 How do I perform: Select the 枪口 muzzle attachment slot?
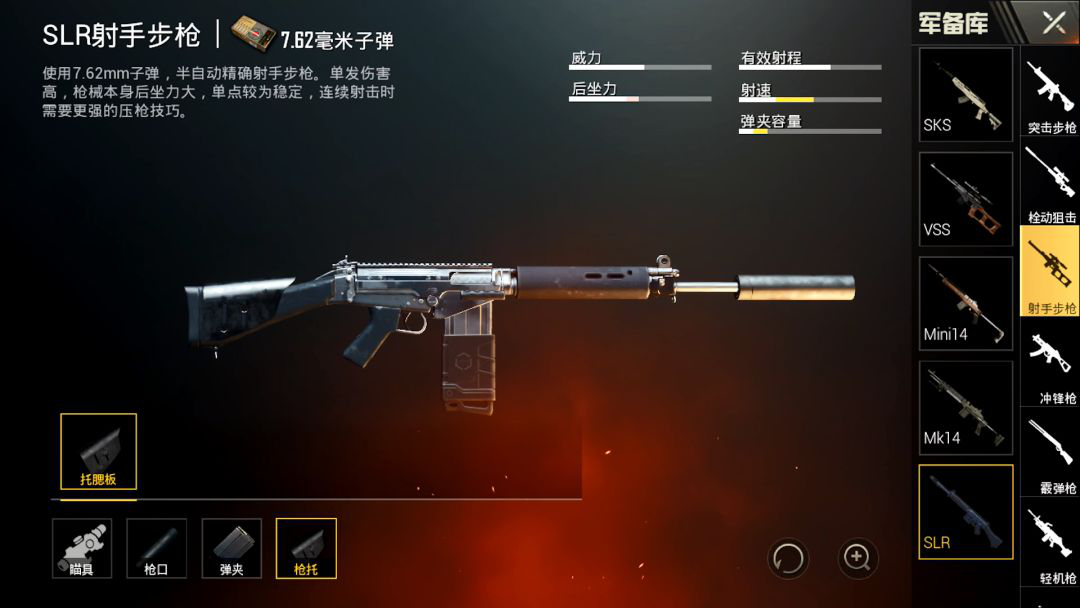tap(157, 548)
